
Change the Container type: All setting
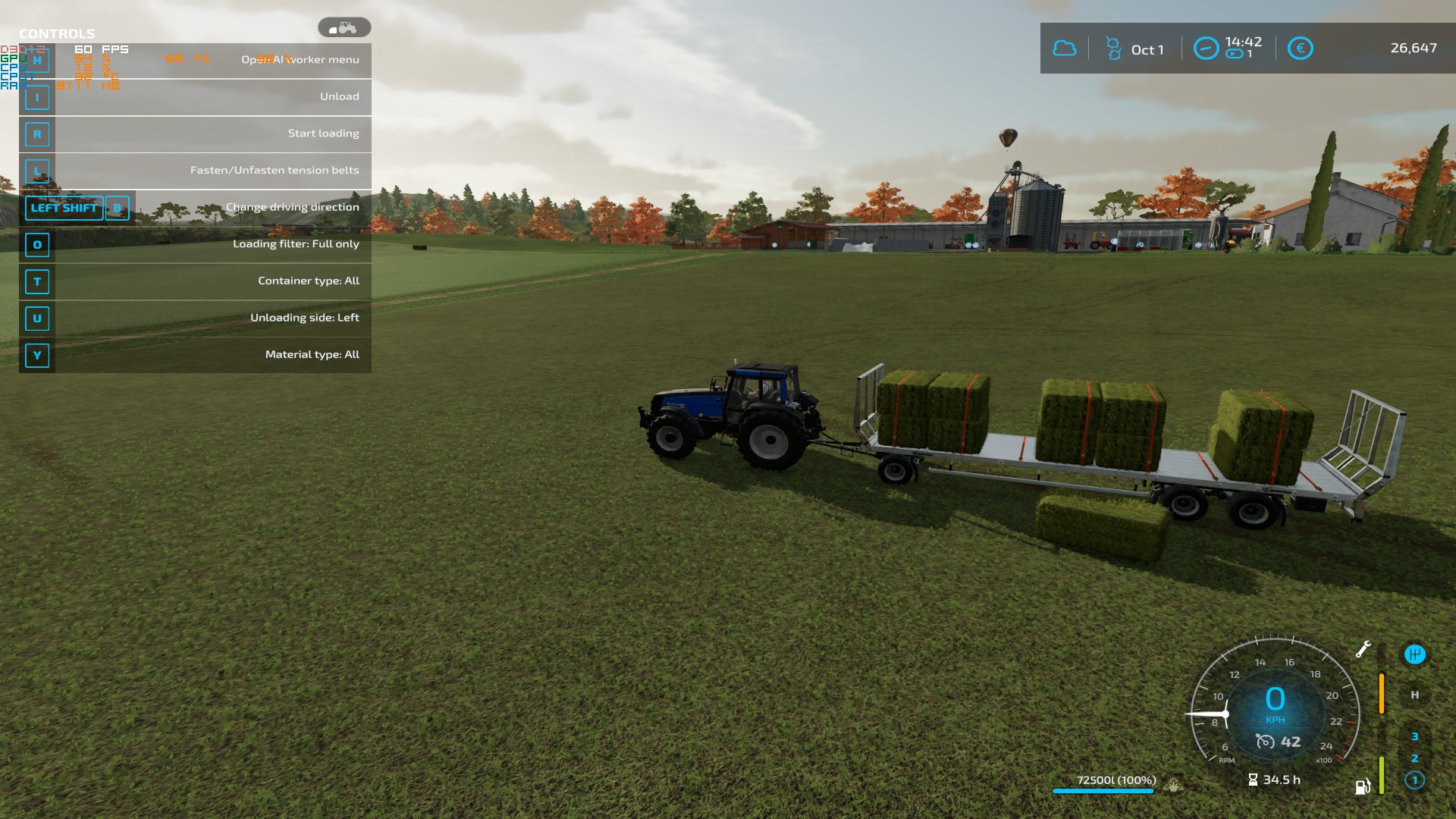(309, 281)
